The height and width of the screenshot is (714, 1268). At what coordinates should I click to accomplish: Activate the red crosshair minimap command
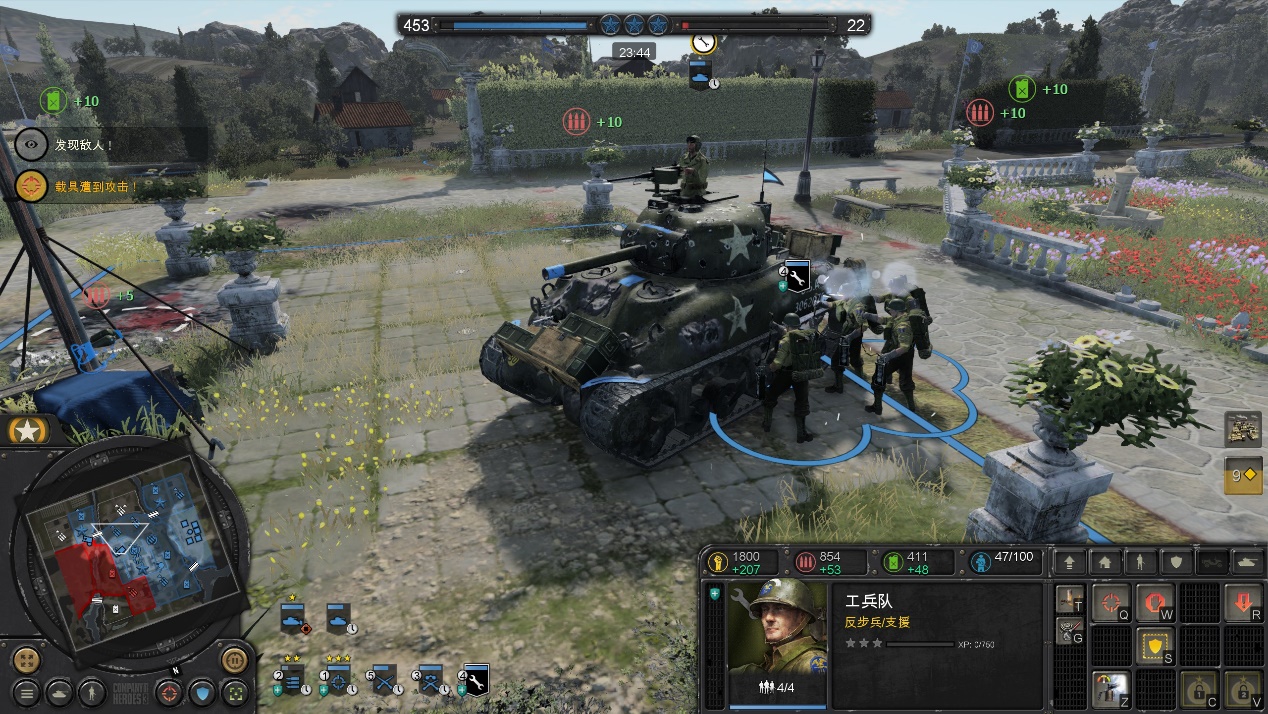tap(170, 691)
